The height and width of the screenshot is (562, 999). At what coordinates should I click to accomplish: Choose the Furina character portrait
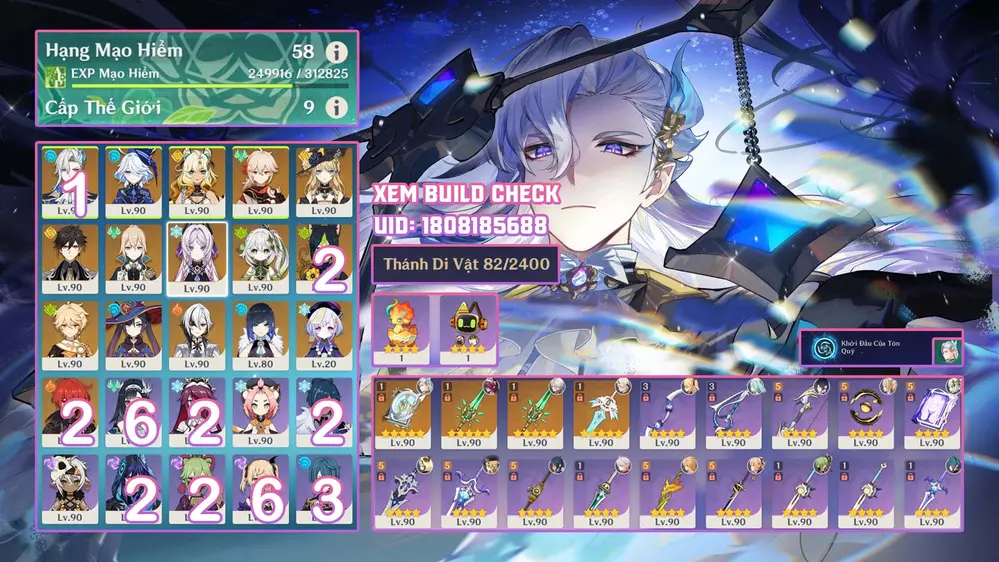pos(133,182)
